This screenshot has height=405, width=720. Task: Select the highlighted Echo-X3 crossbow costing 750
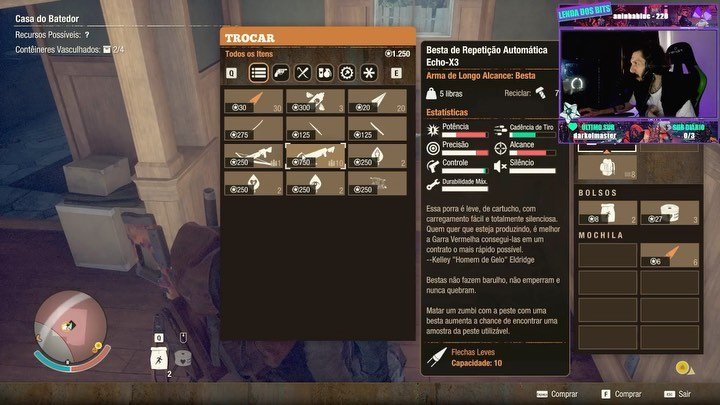pyautogui.click(x=316, y=155)
